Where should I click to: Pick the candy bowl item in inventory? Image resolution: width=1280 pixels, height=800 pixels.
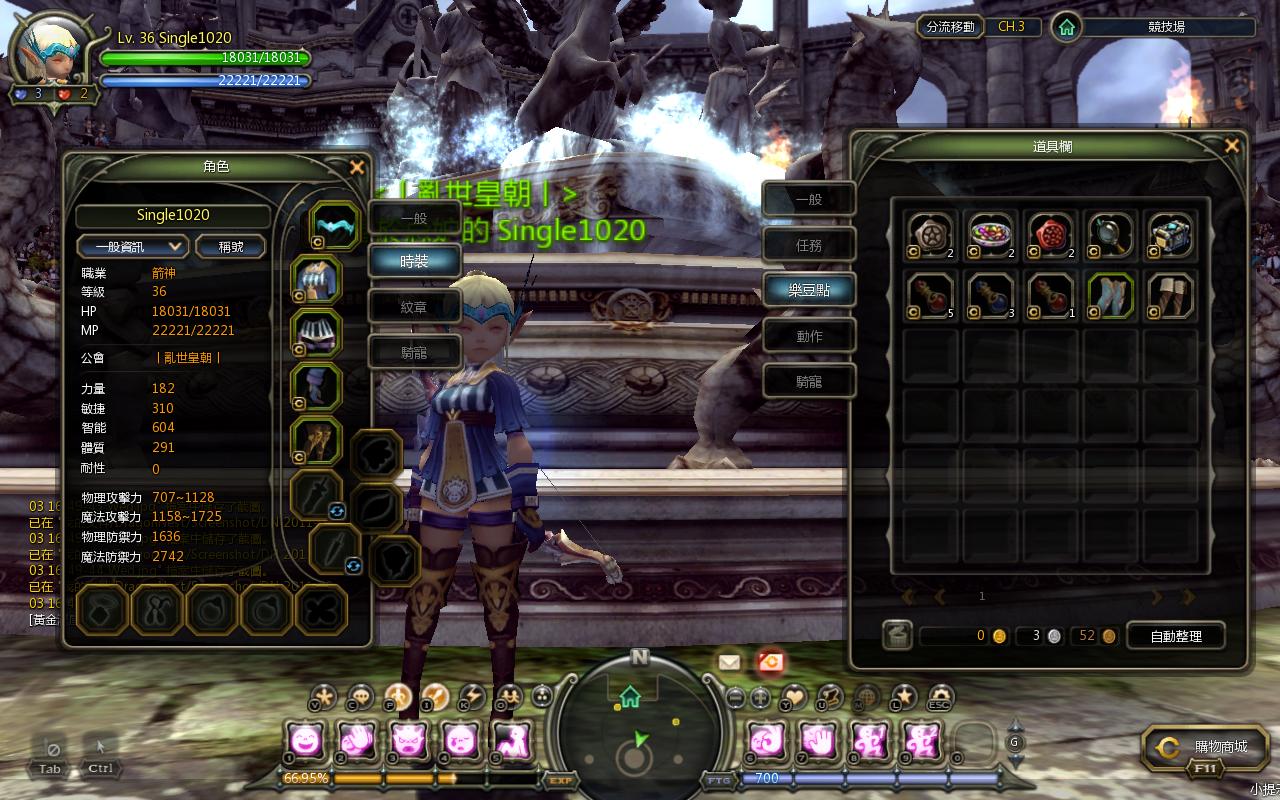[992, 236]
